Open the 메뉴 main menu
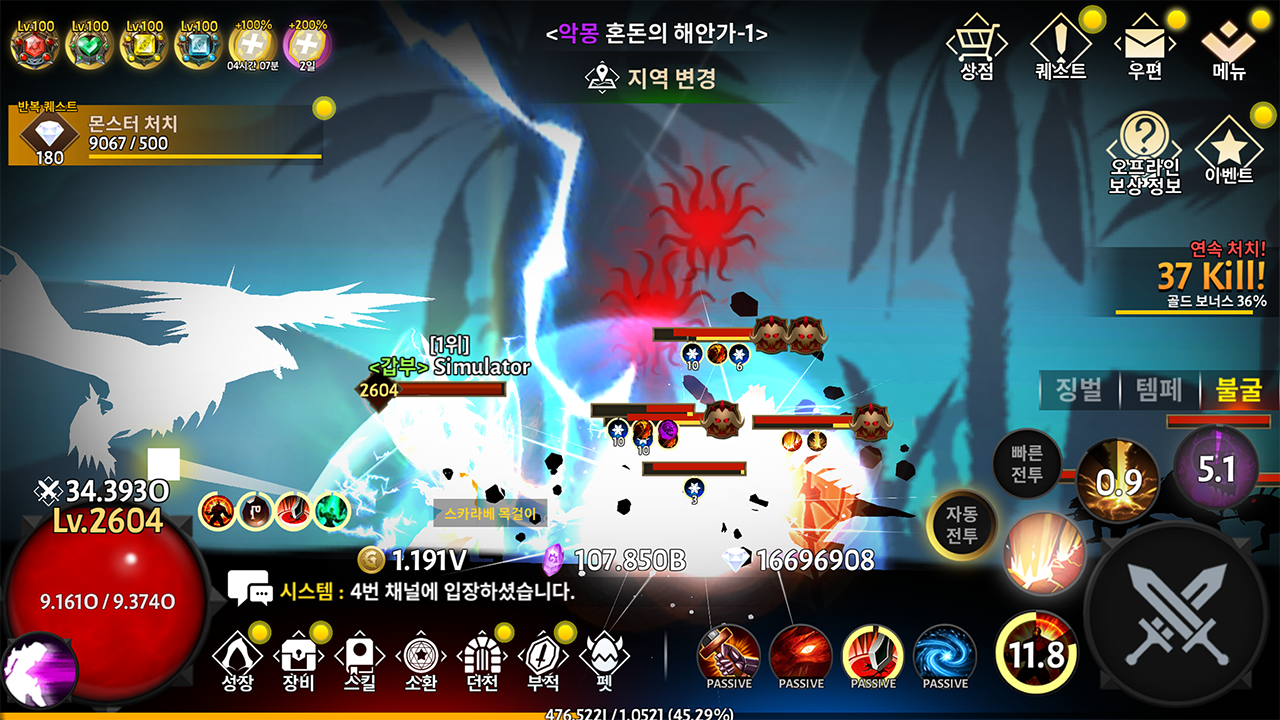Image resolution: width=1280 pixels, height=720 pixels. [1229, 48]
